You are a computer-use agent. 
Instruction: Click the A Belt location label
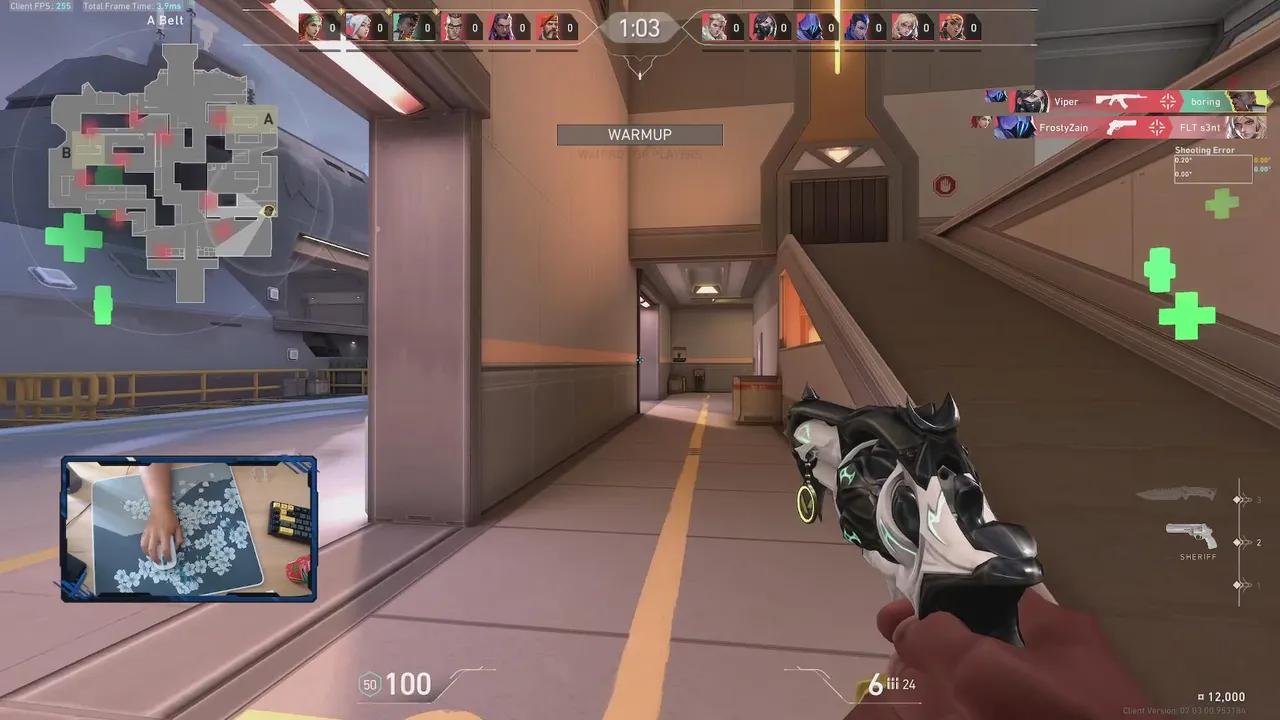pos(164,19)
